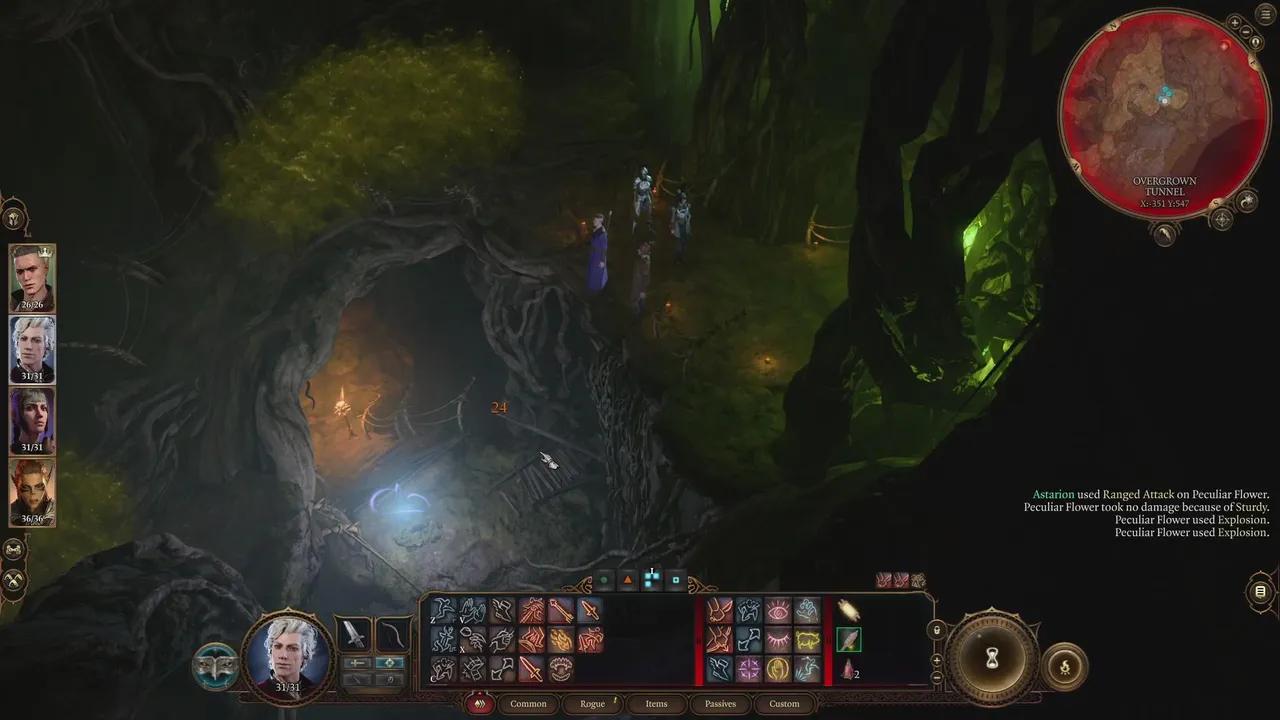Choose the red-haired horned companion portrait
1280x720 pixels.
click(32, 491)
